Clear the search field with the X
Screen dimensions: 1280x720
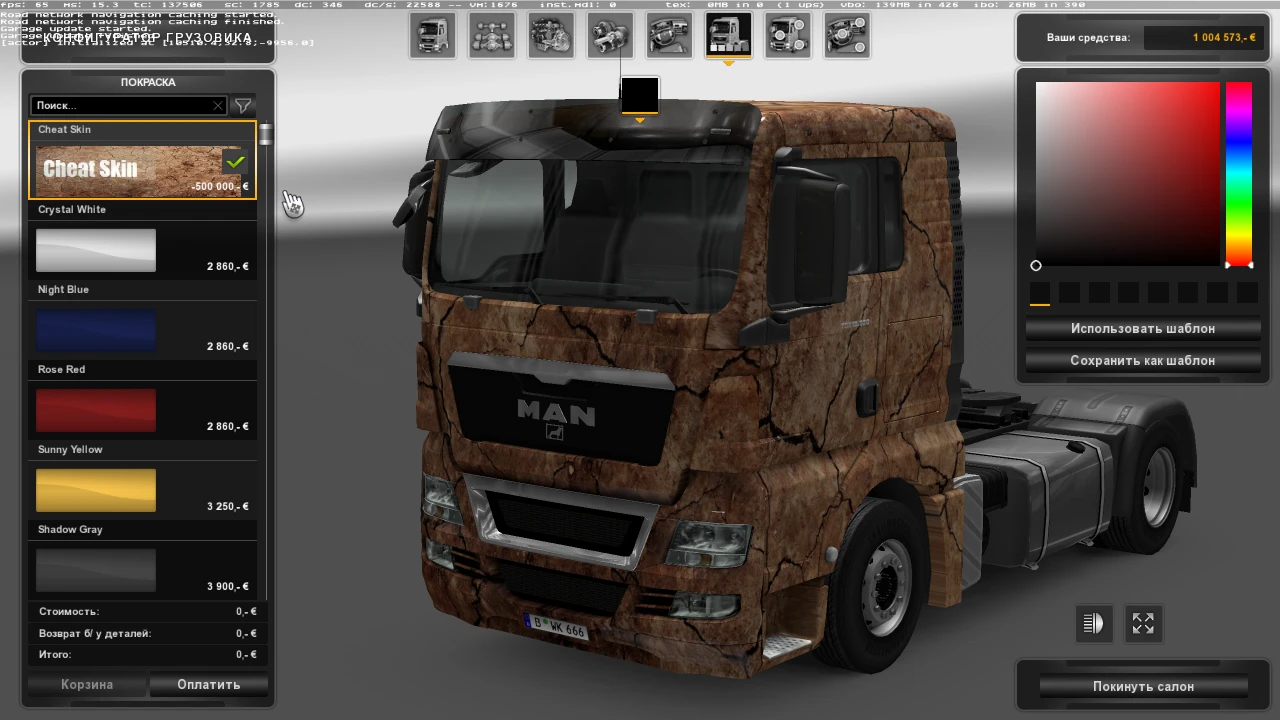tap(217, 105)
